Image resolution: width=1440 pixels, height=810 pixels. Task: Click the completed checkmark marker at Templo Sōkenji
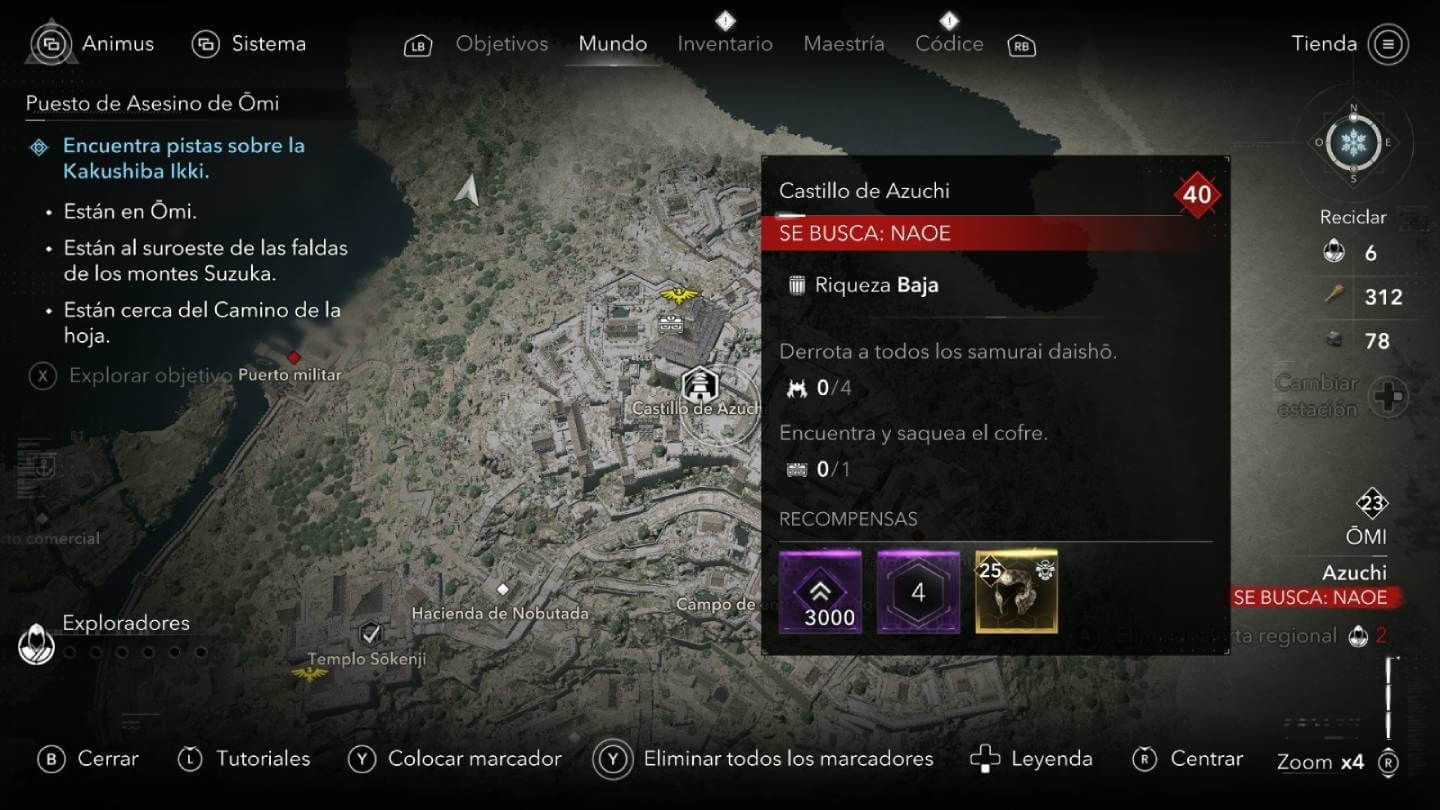tap(370, 632)
